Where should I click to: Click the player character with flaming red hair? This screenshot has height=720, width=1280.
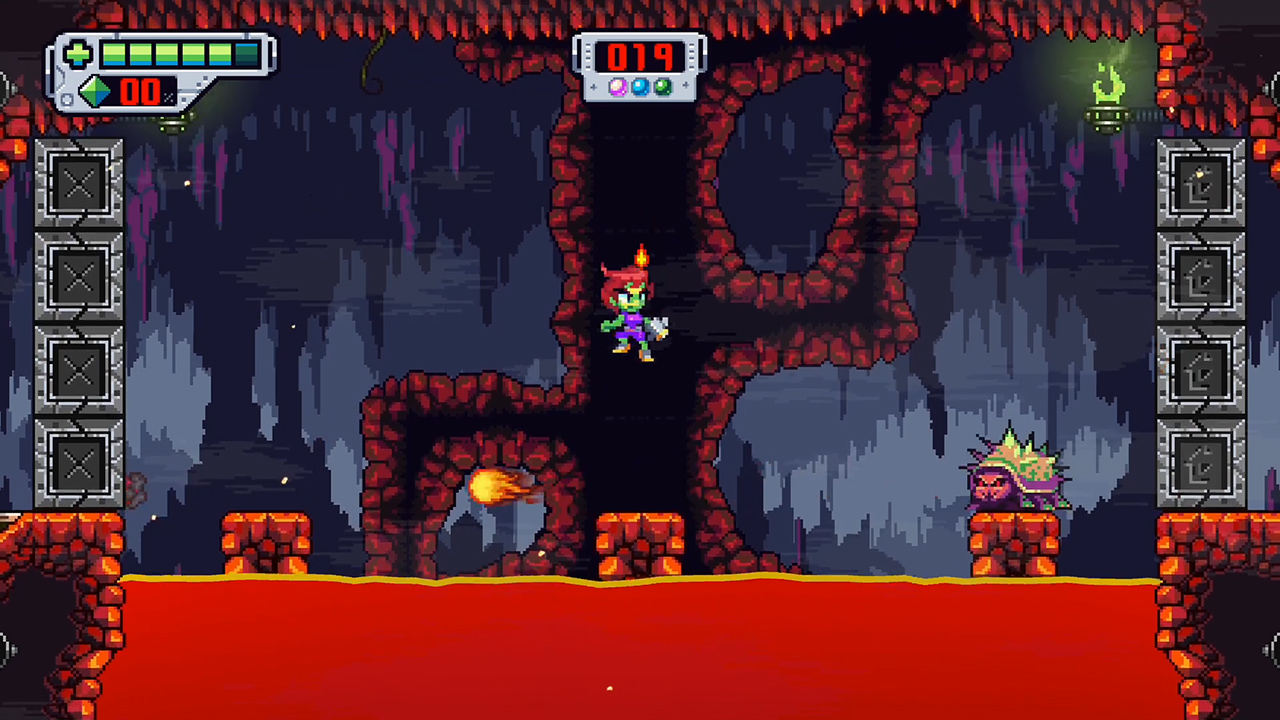pyautogui.click(x=632, y=310)
